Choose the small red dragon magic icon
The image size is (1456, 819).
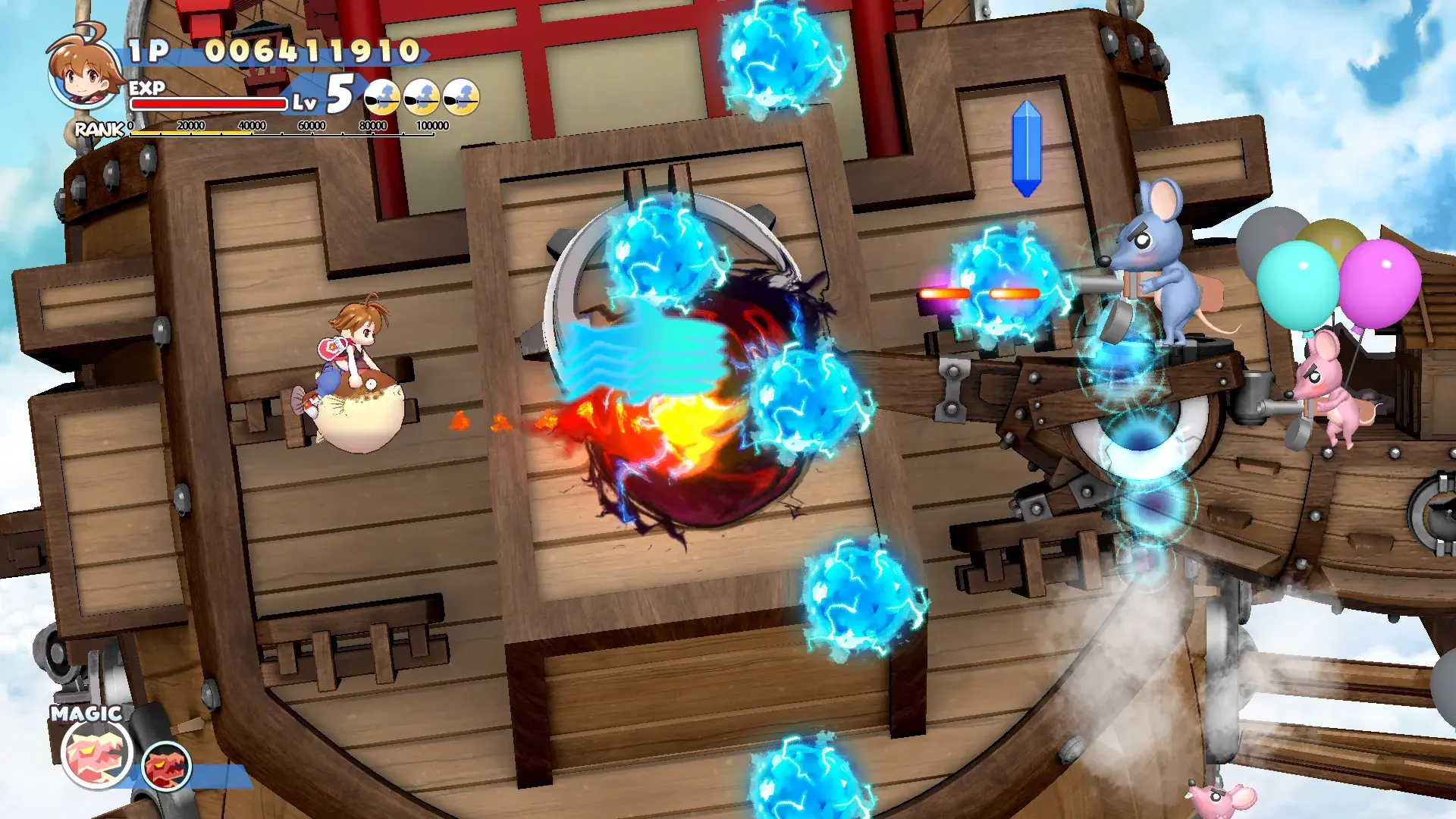point(166,766)
